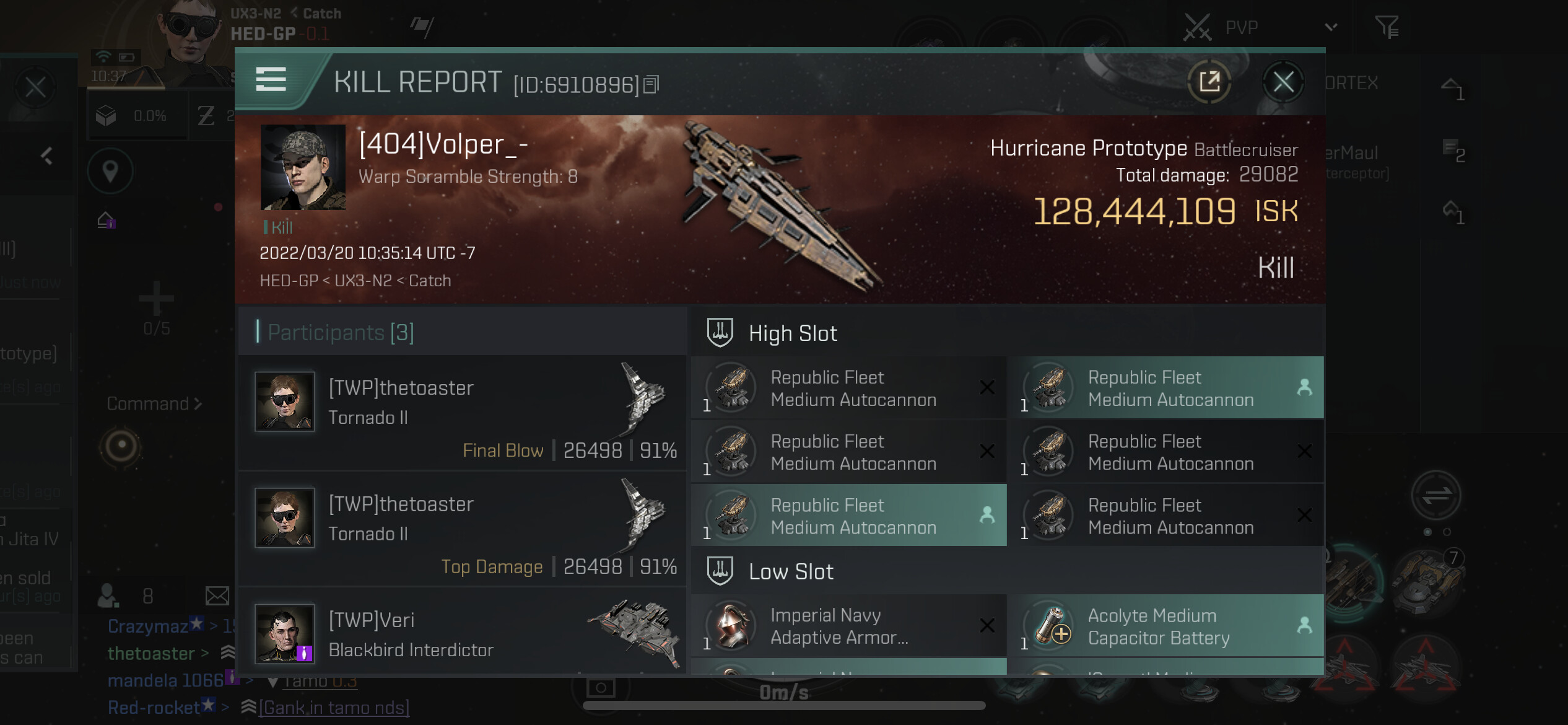
Task: Select Veri's Blackbird Interdictor participant row
Action: (x=462, y=635)
